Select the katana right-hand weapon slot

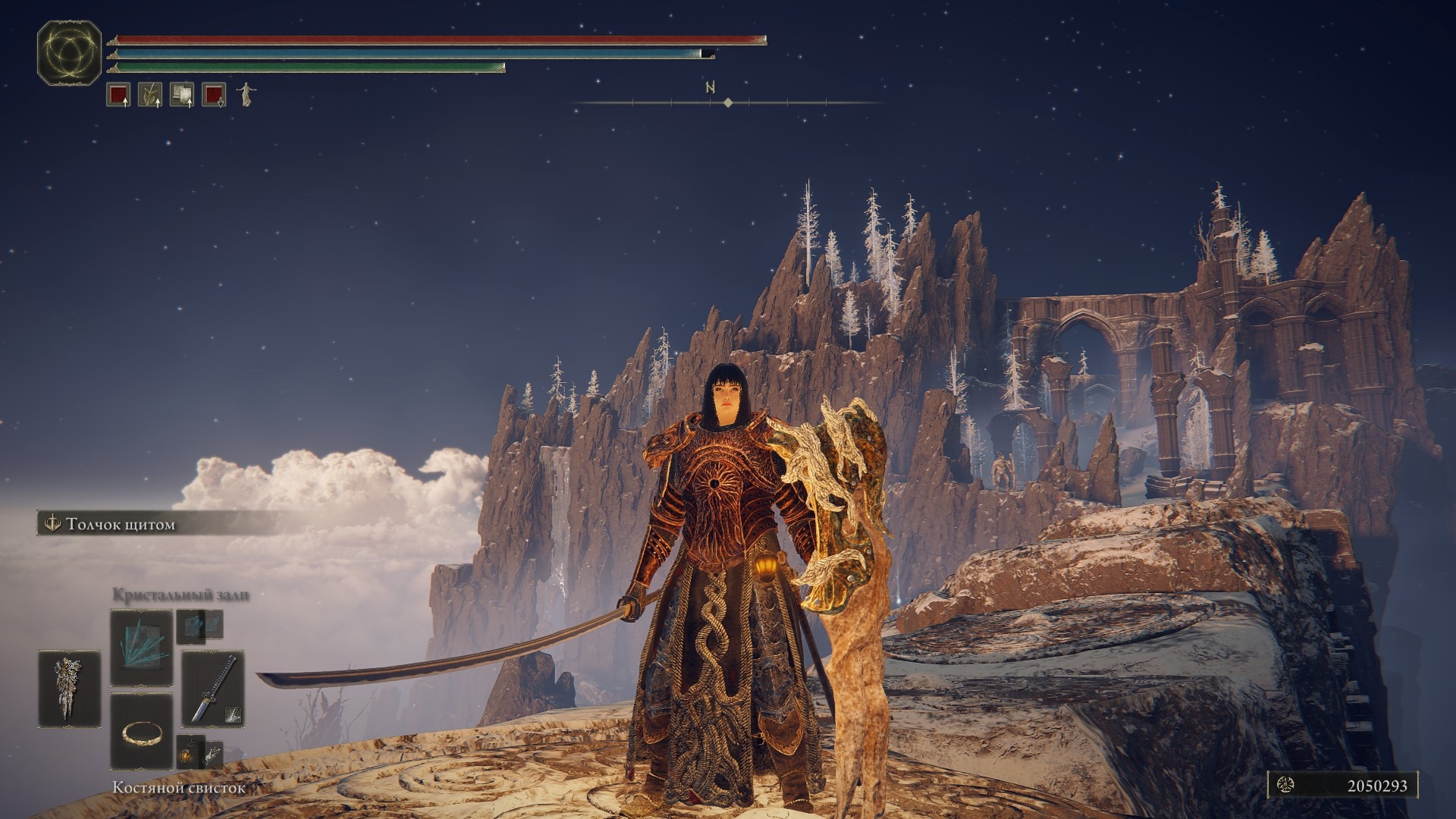[212, 689]
